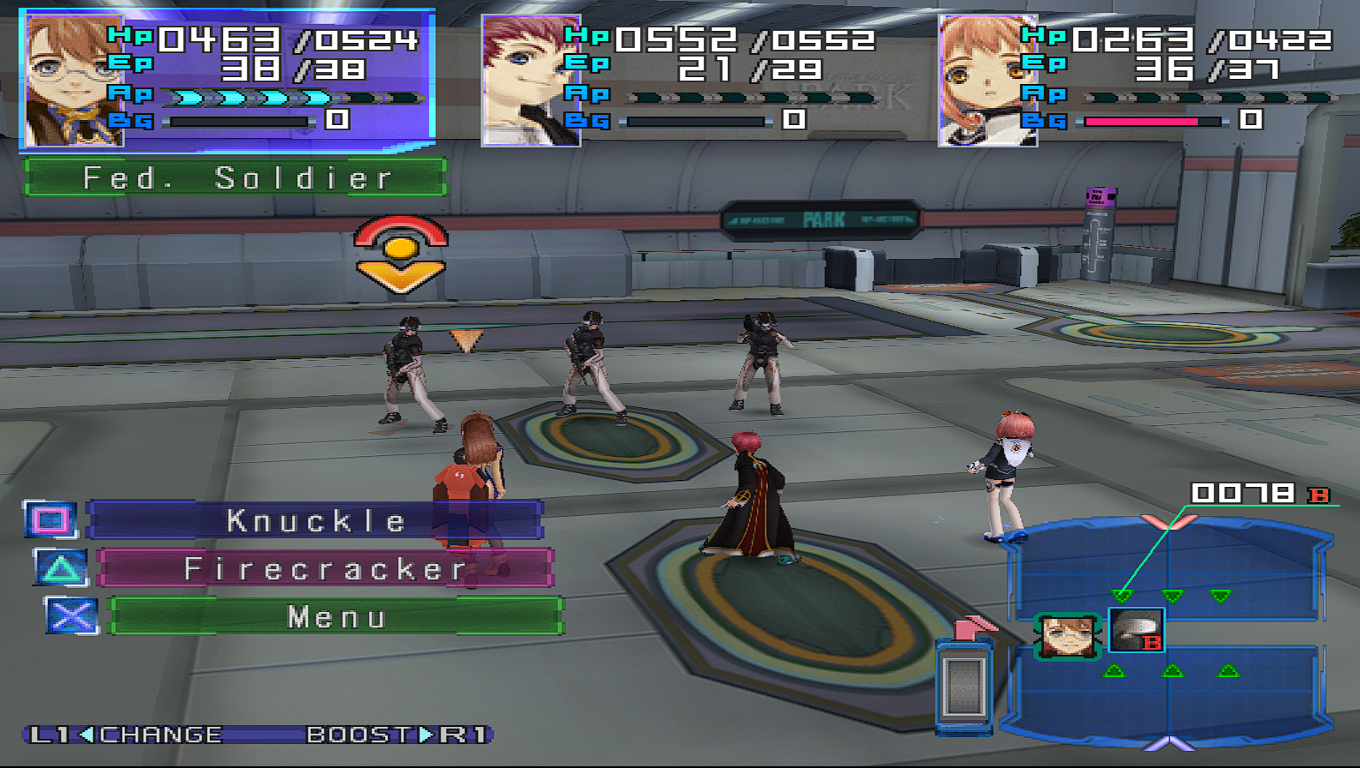
Task: Choose the Knuckle attack command
Action: pyautogui.click(x=314, y=520)
